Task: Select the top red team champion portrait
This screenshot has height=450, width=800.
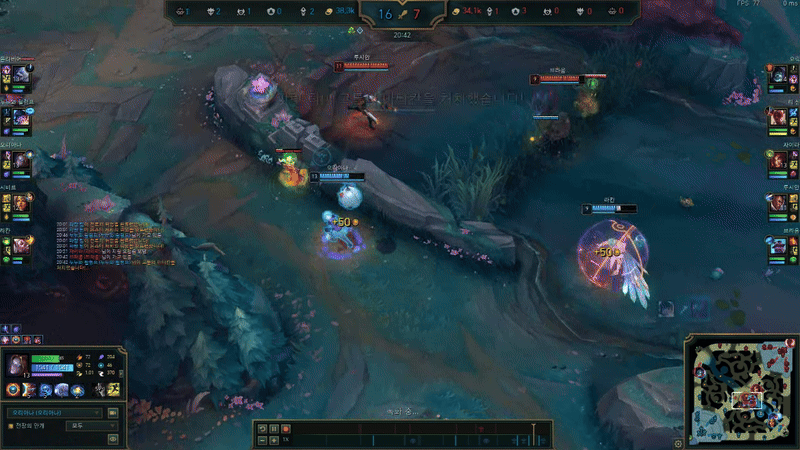Action: pyautogui.click(x=779, y=75)
